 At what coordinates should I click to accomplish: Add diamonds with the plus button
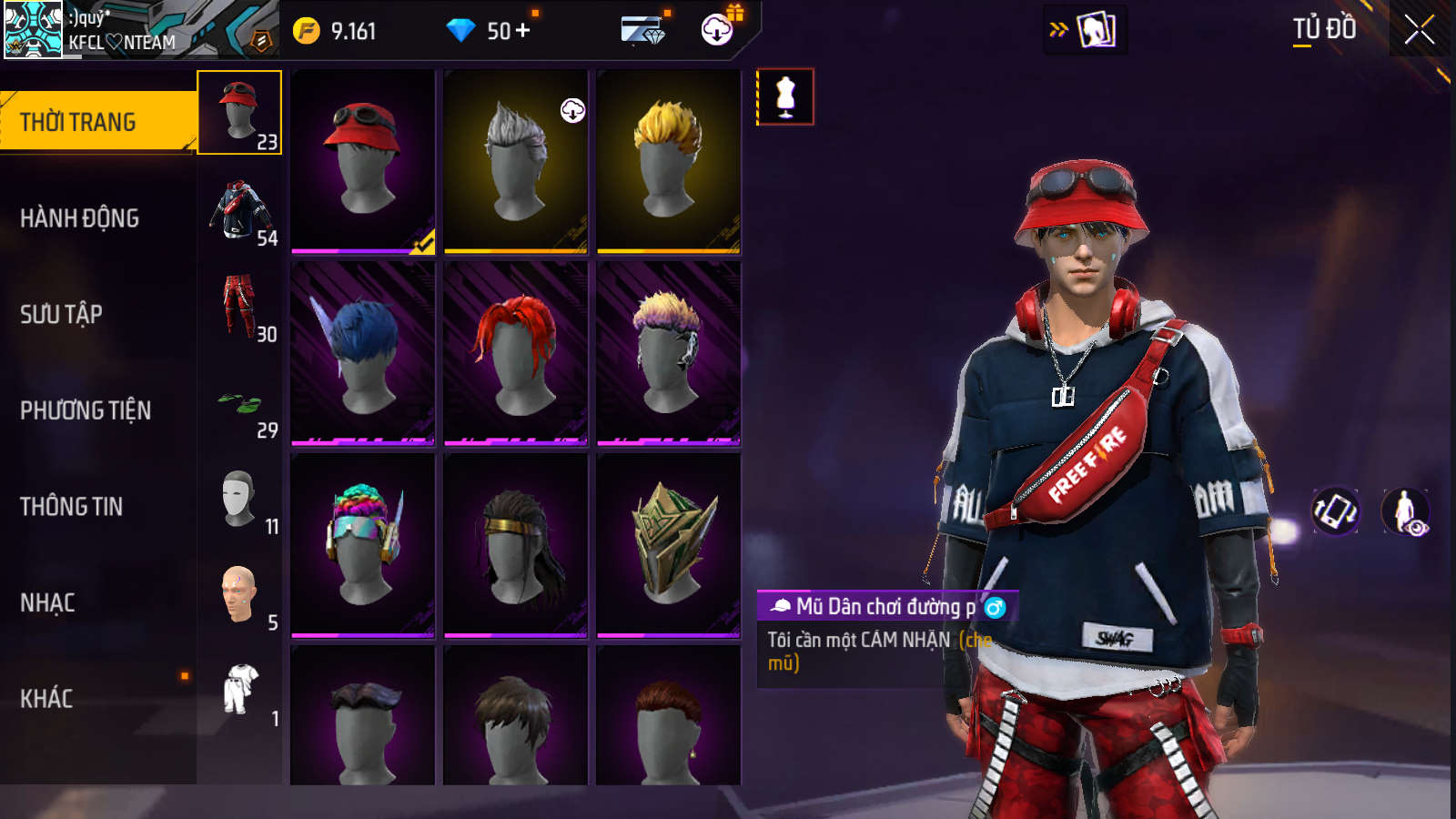click(523, 31)
